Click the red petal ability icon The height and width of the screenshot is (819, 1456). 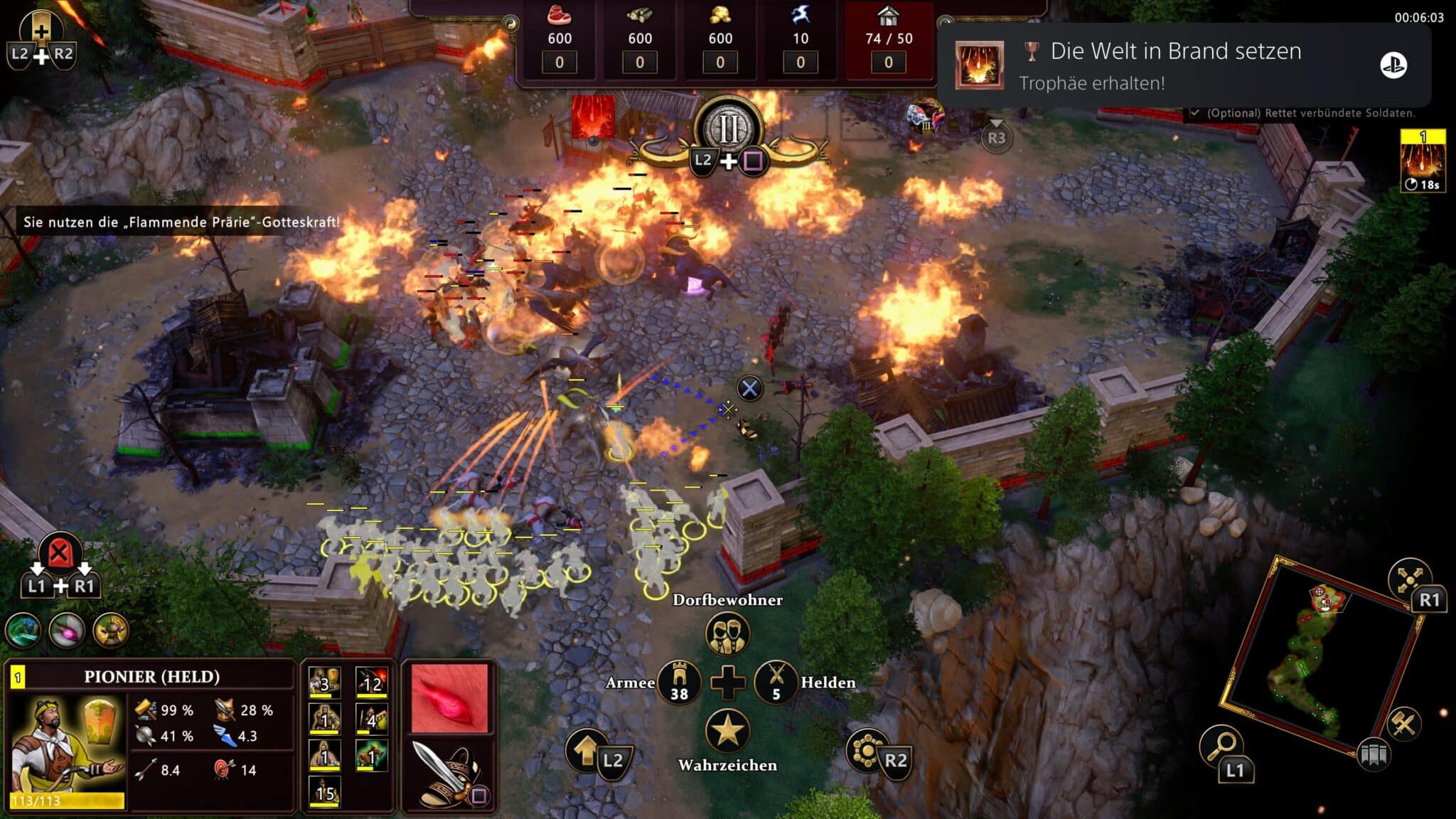pyautogui.click(x=449, y=698)
